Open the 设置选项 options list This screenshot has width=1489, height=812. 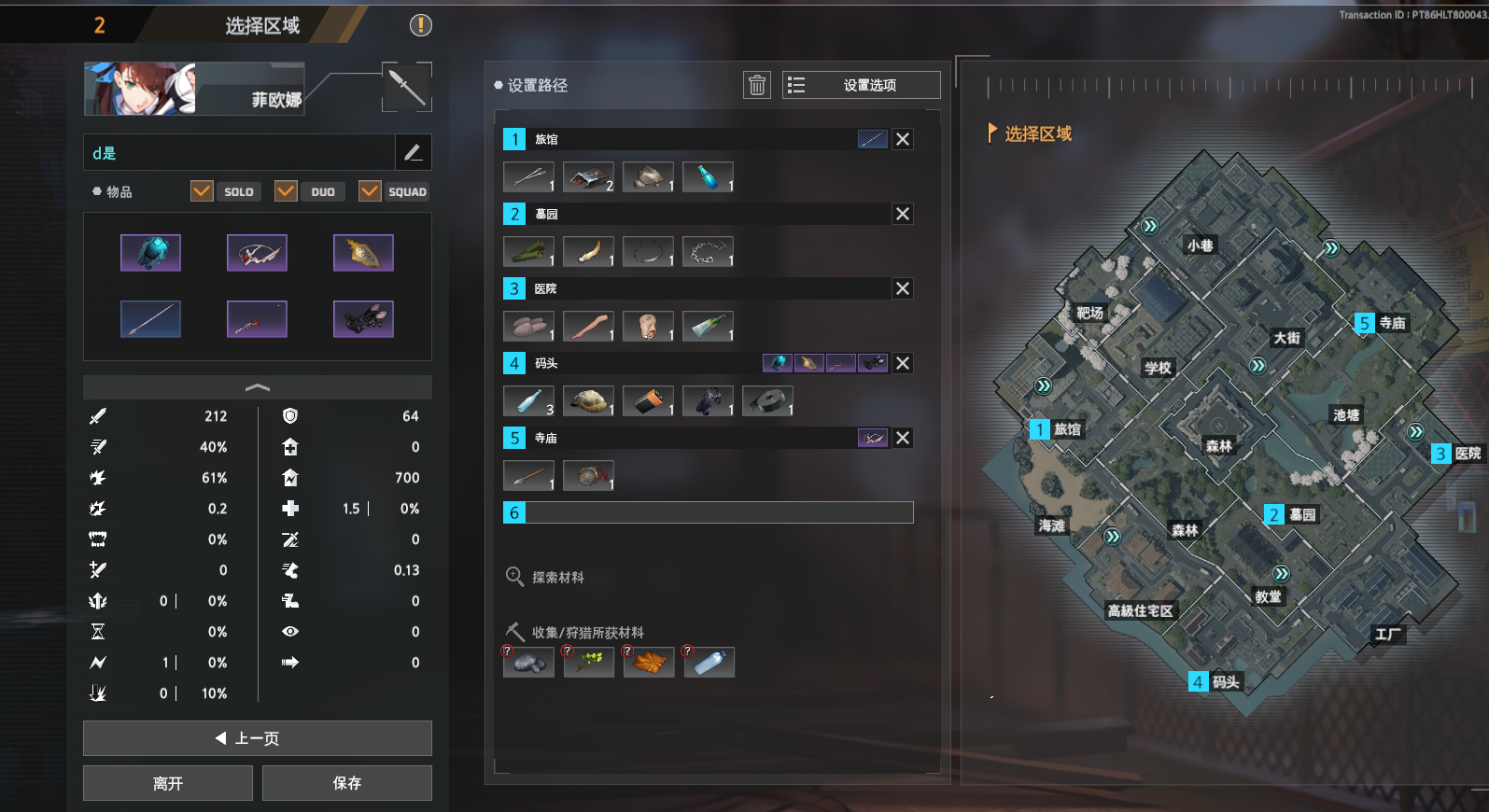861,85
